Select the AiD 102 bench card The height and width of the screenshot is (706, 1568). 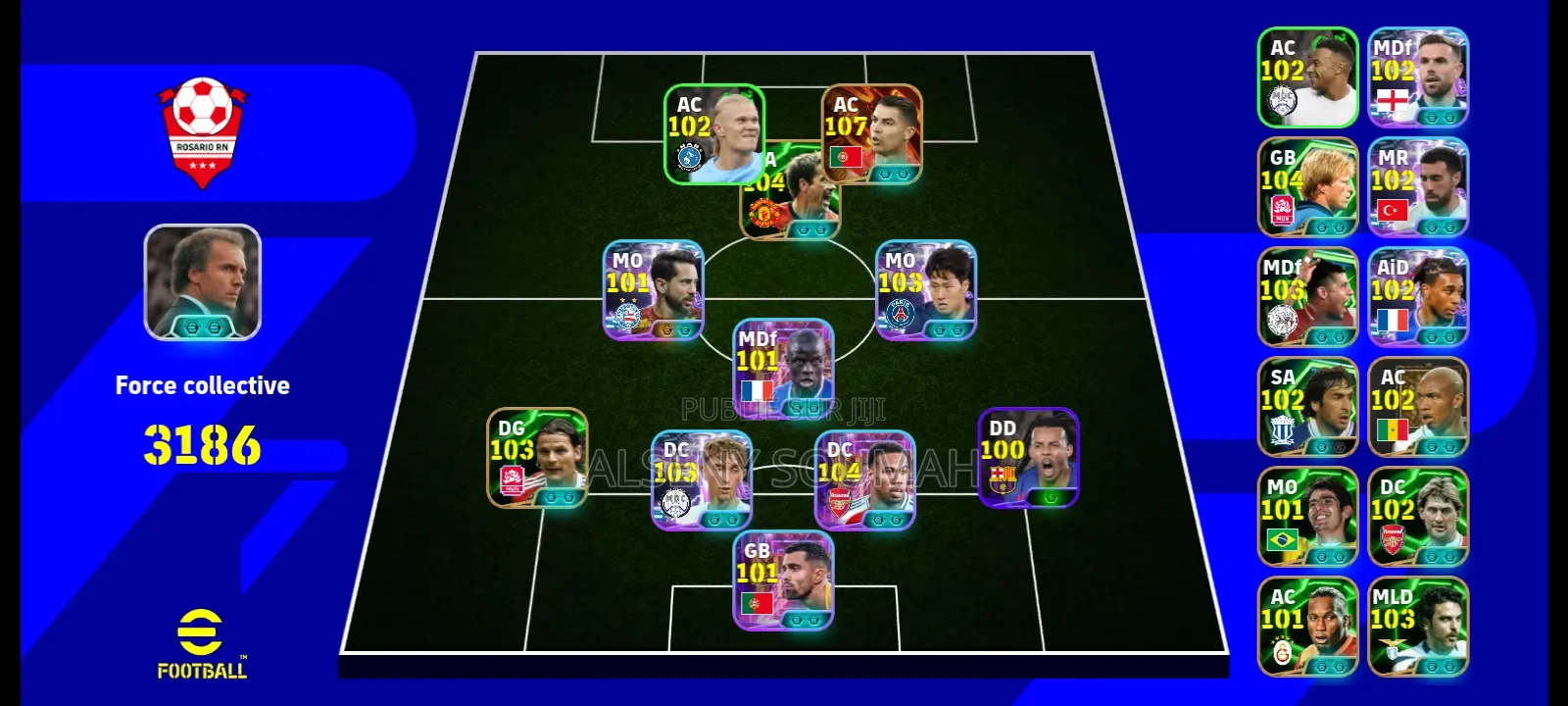point(1418,297)
